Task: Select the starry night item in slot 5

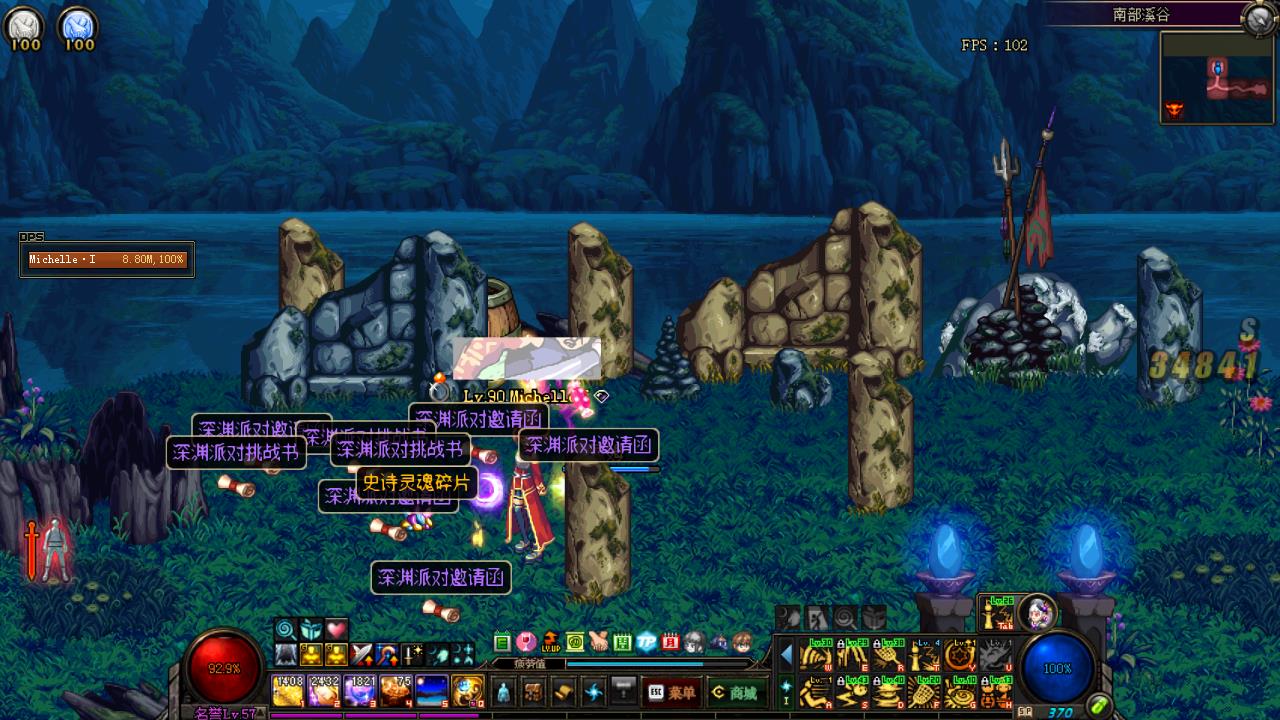Action: [432, 690]
